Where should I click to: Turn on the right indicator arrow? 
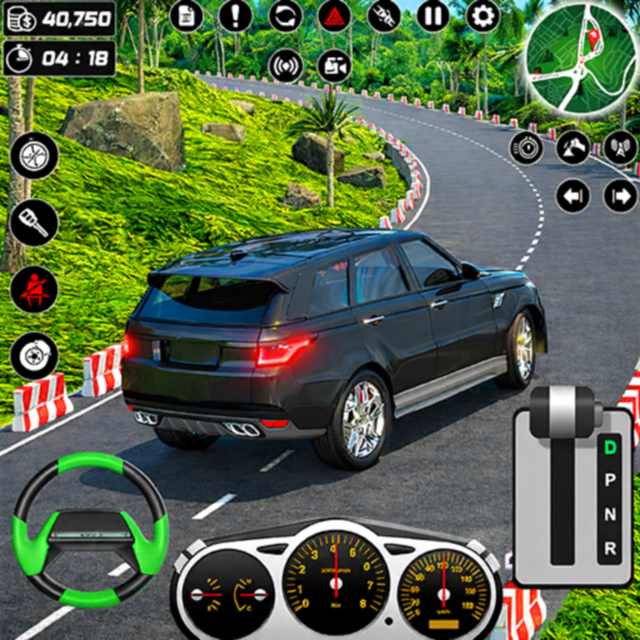620,195
